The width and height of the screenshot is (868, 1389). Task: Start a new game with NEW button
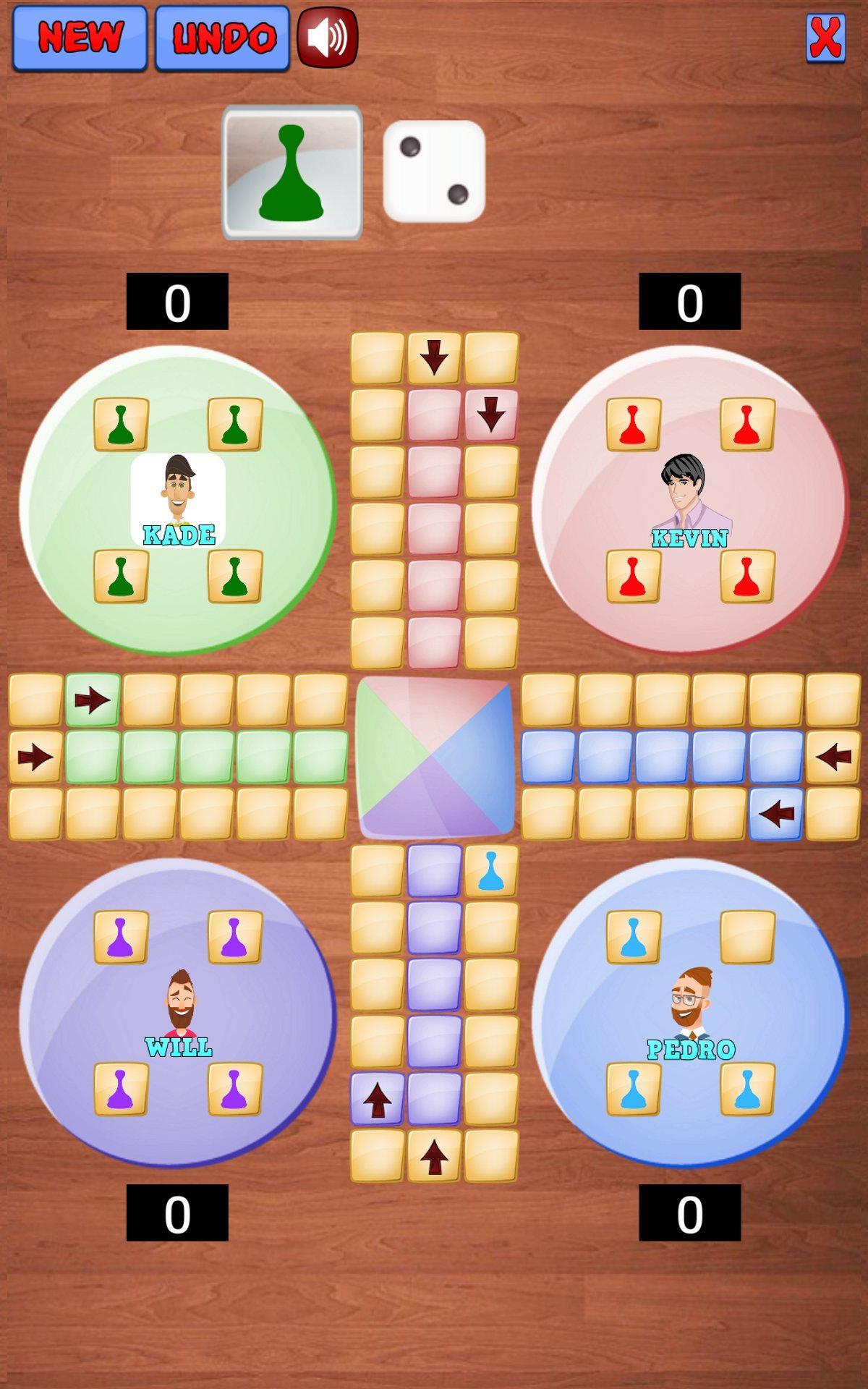(x=80, y=38)
